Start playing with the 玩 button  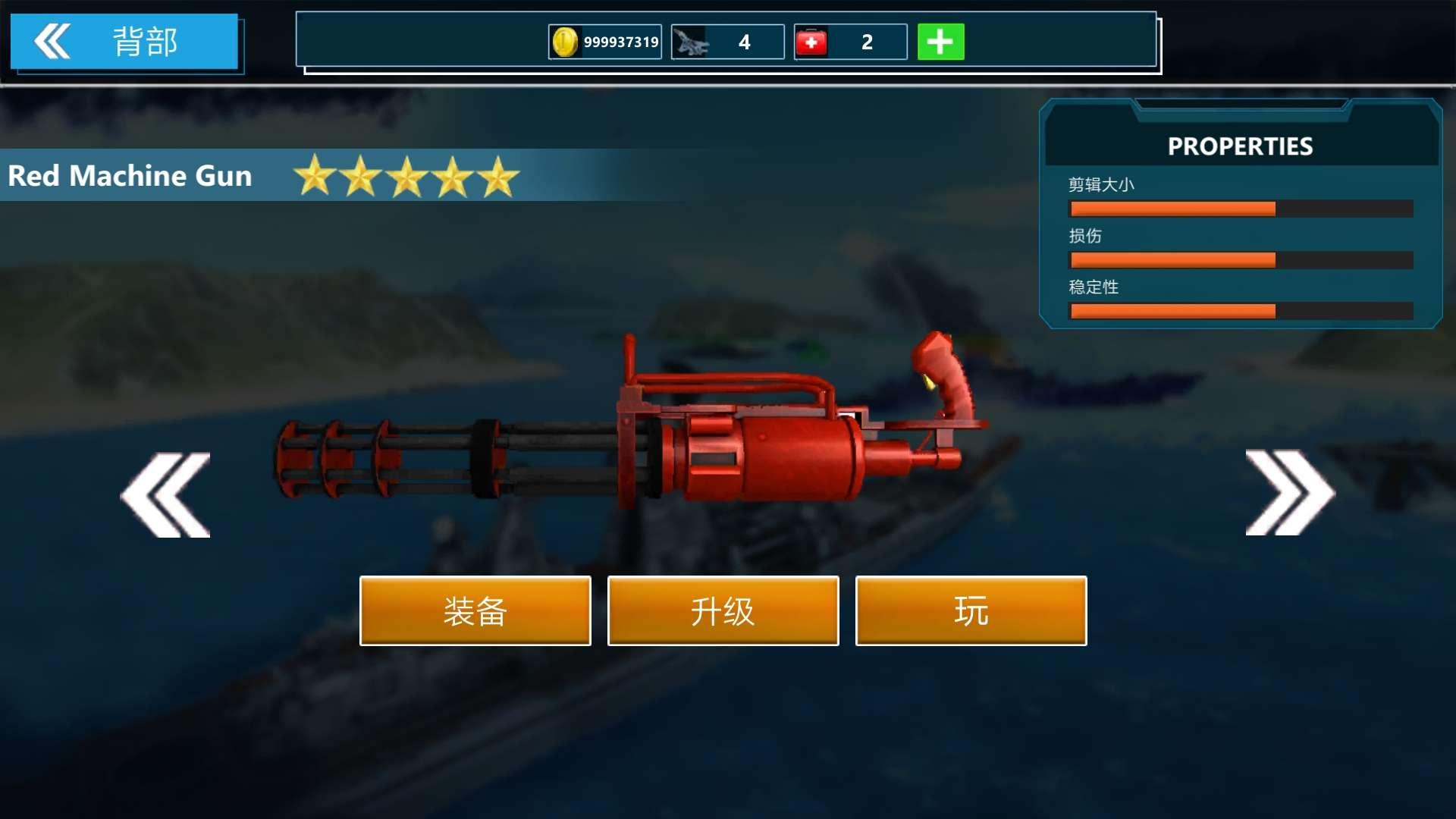click(971, 611)
